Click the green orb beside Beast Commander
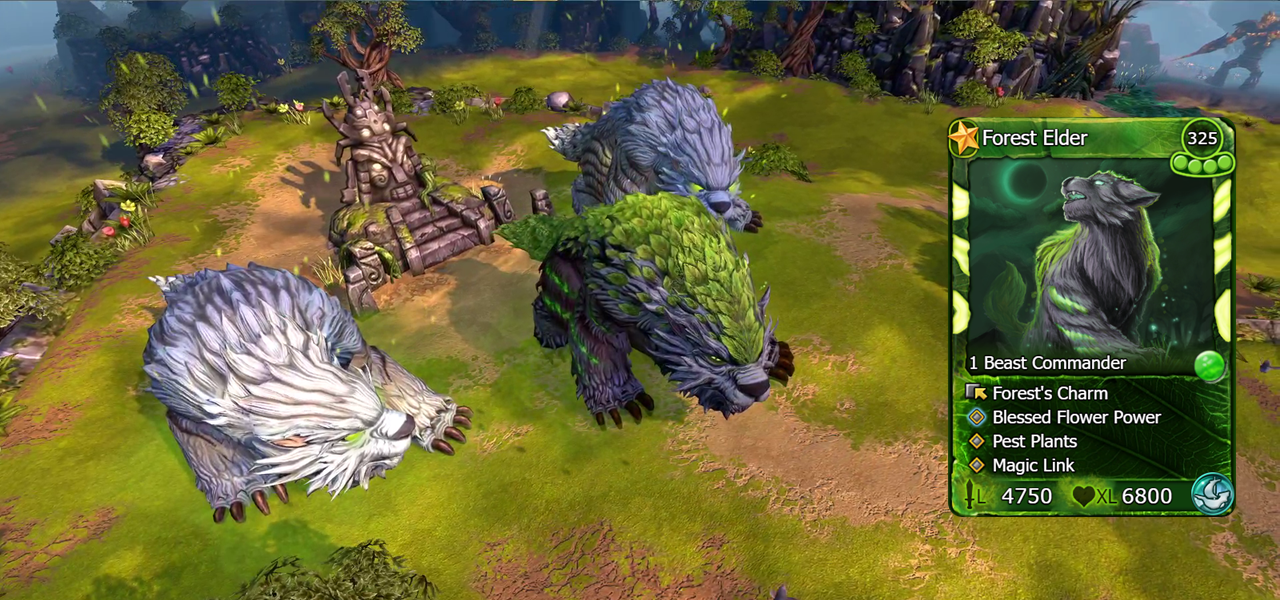Screen dimensions: 1280x600 point(1210,365)
